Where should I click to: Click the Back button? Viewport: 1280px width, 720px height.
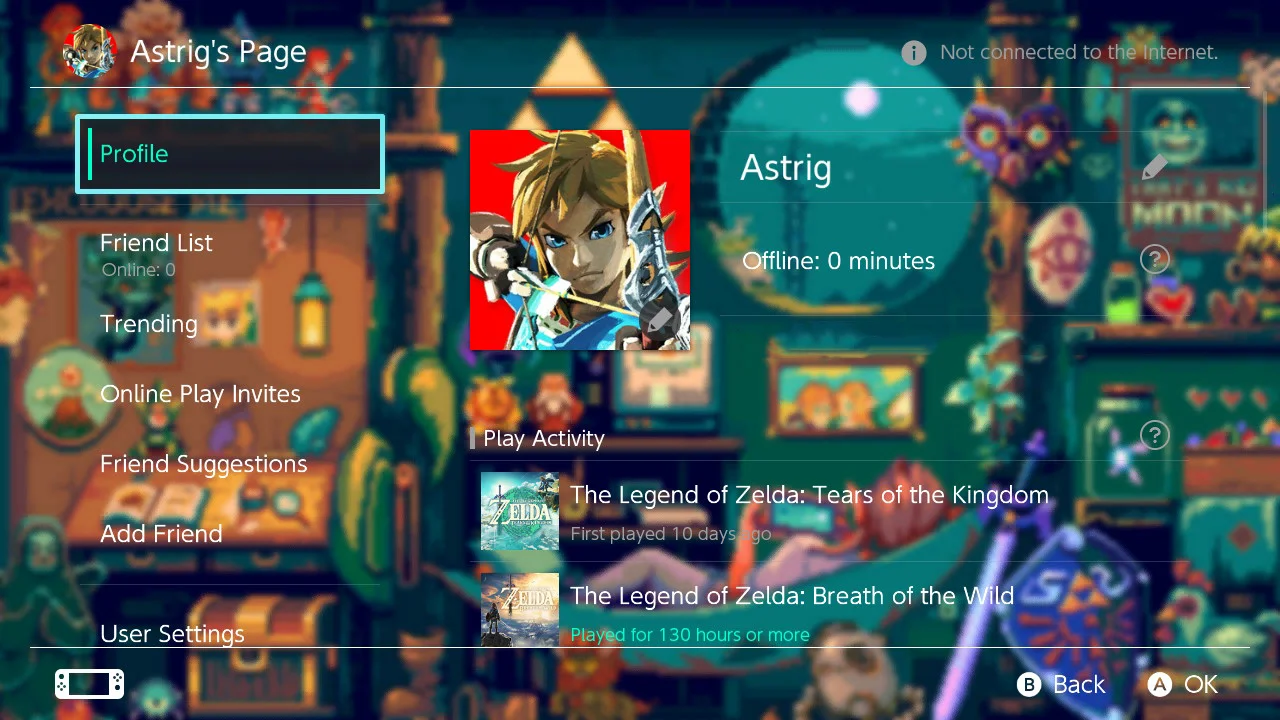pos(1062,684)
